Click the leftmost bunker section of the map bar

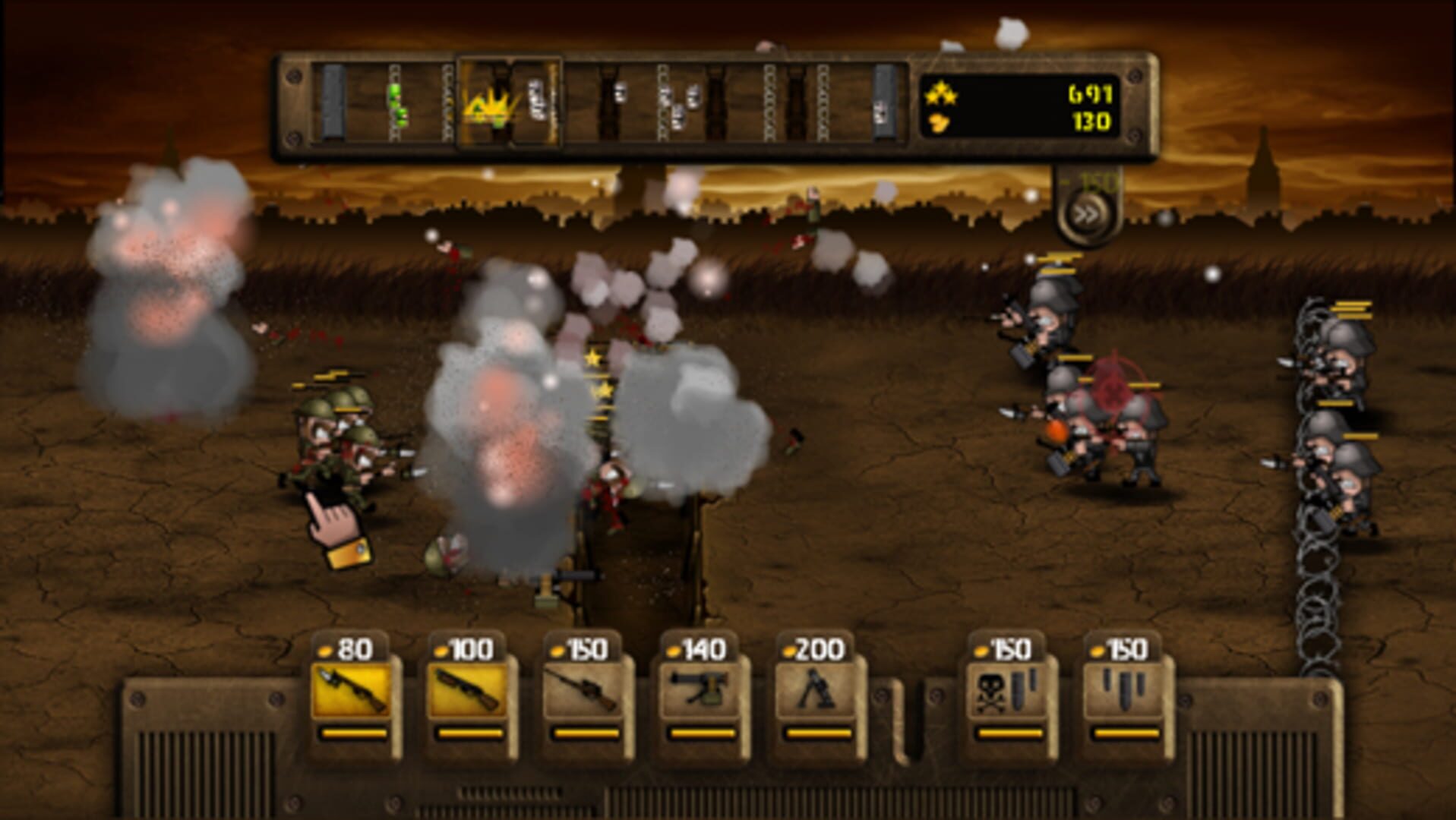click(333, 101)
